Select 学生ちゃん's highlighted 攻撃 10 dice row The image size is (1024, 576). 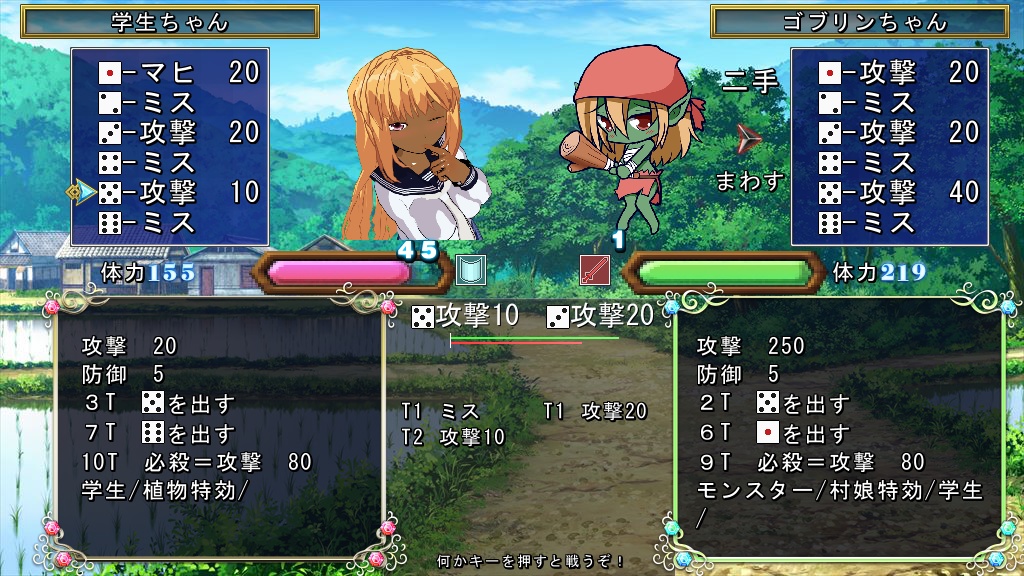(178, 192)
